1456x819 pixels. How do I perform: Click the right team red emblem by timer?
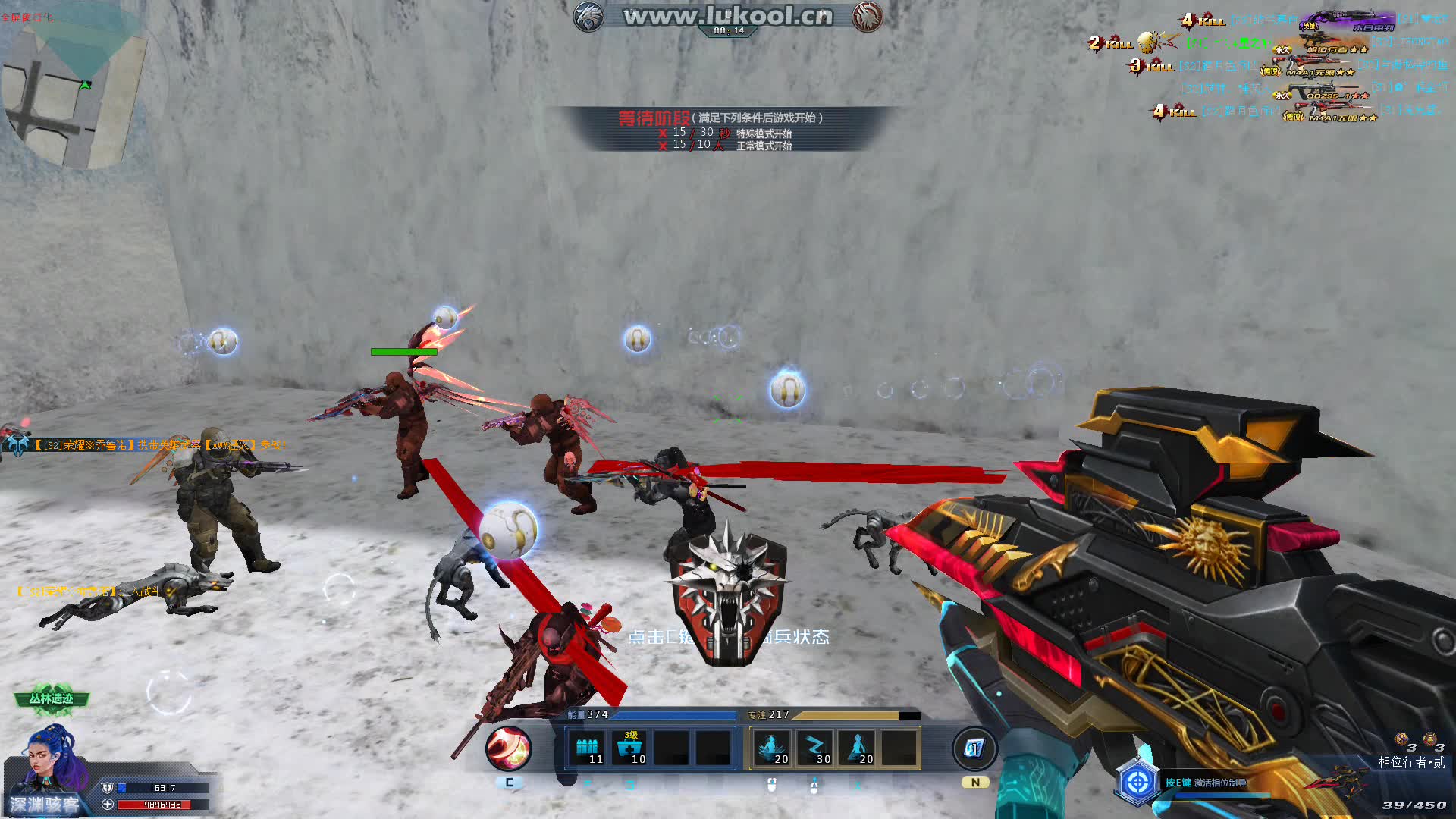pyautogui.click(x=867, y=17)
